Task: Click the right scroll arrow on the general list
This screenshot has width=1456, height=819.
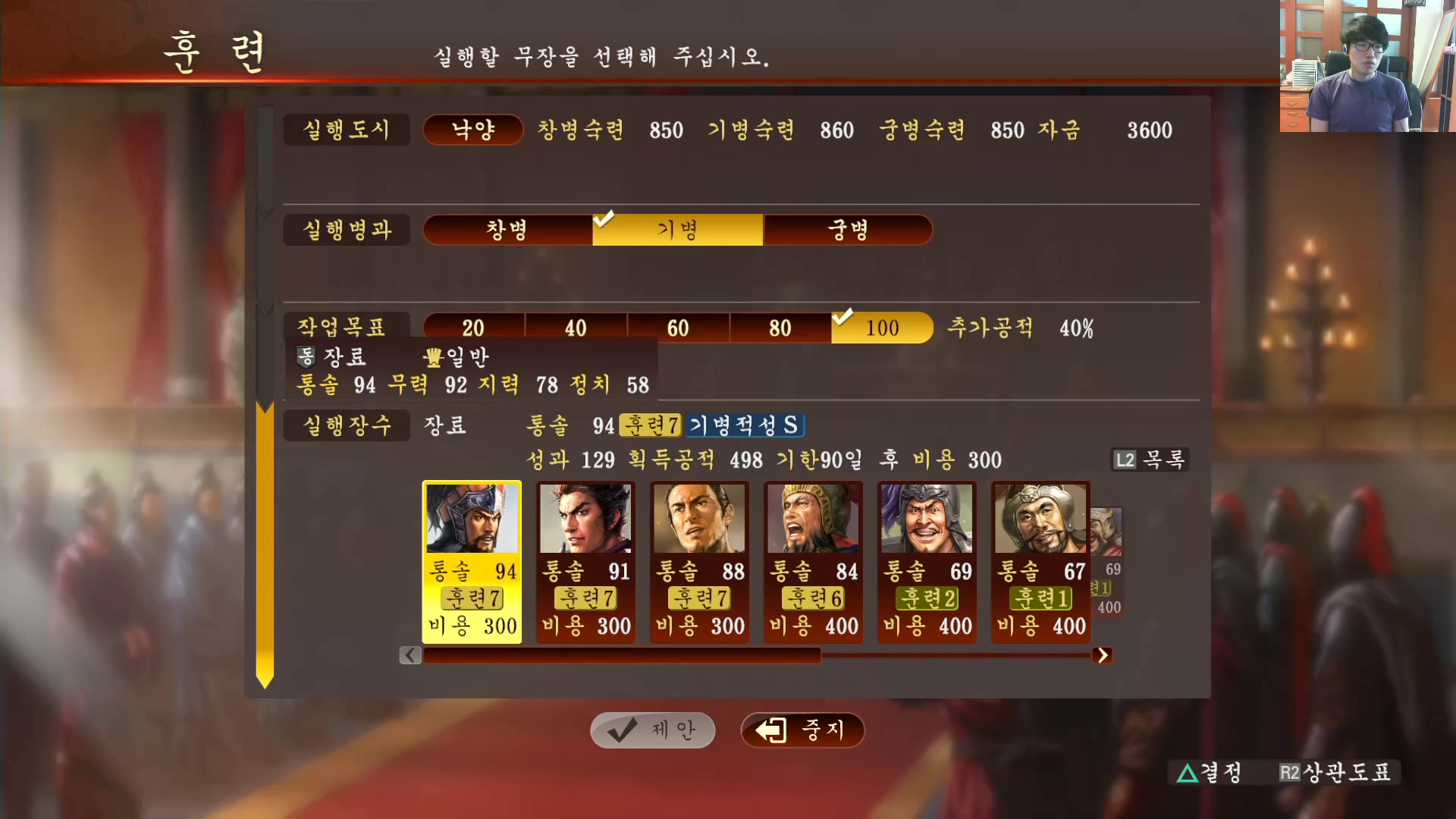Action: (1103, 655)
